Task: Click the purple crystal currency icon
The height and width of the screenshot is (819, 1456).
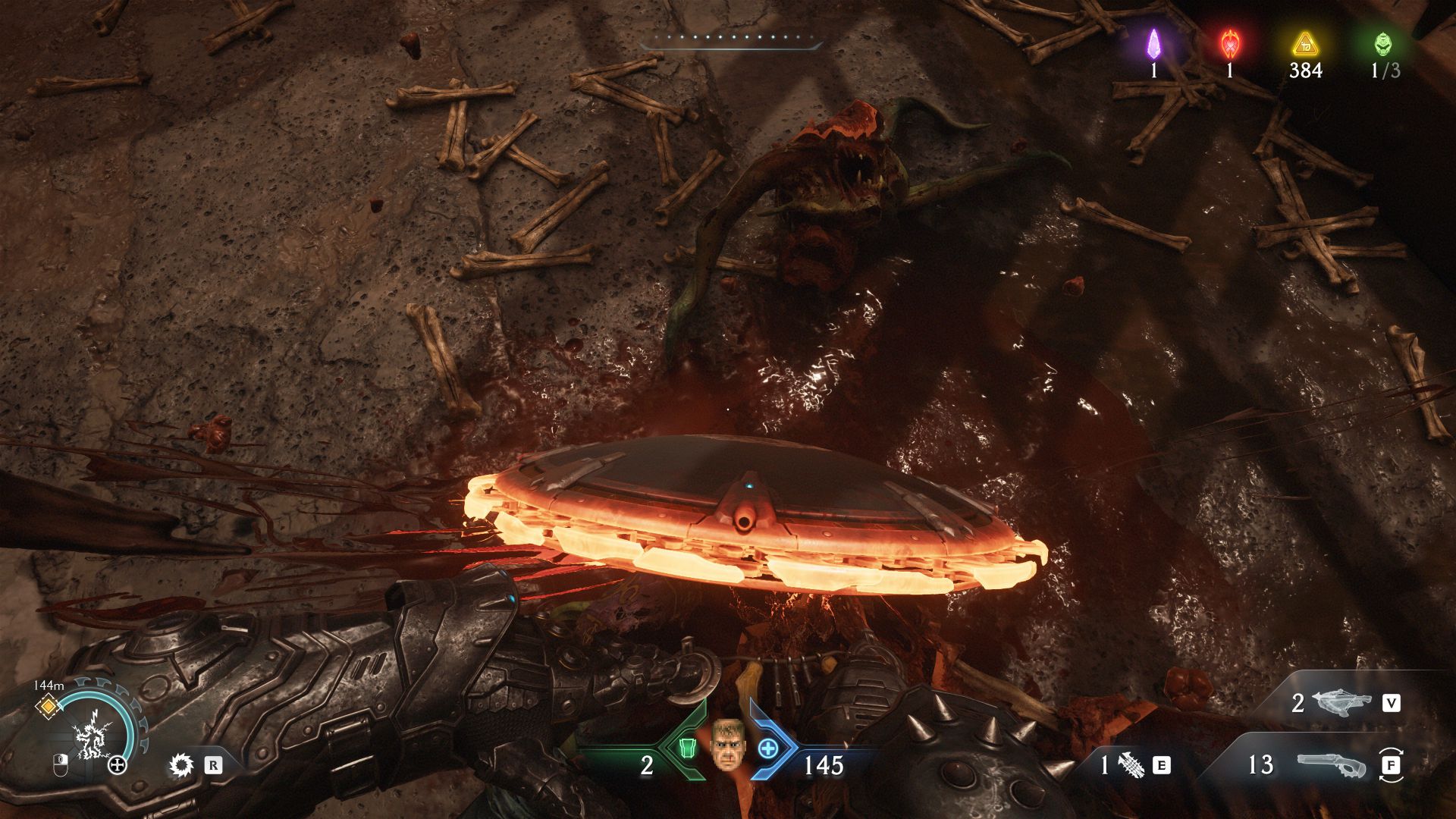Action: [x=1153, y=44]
